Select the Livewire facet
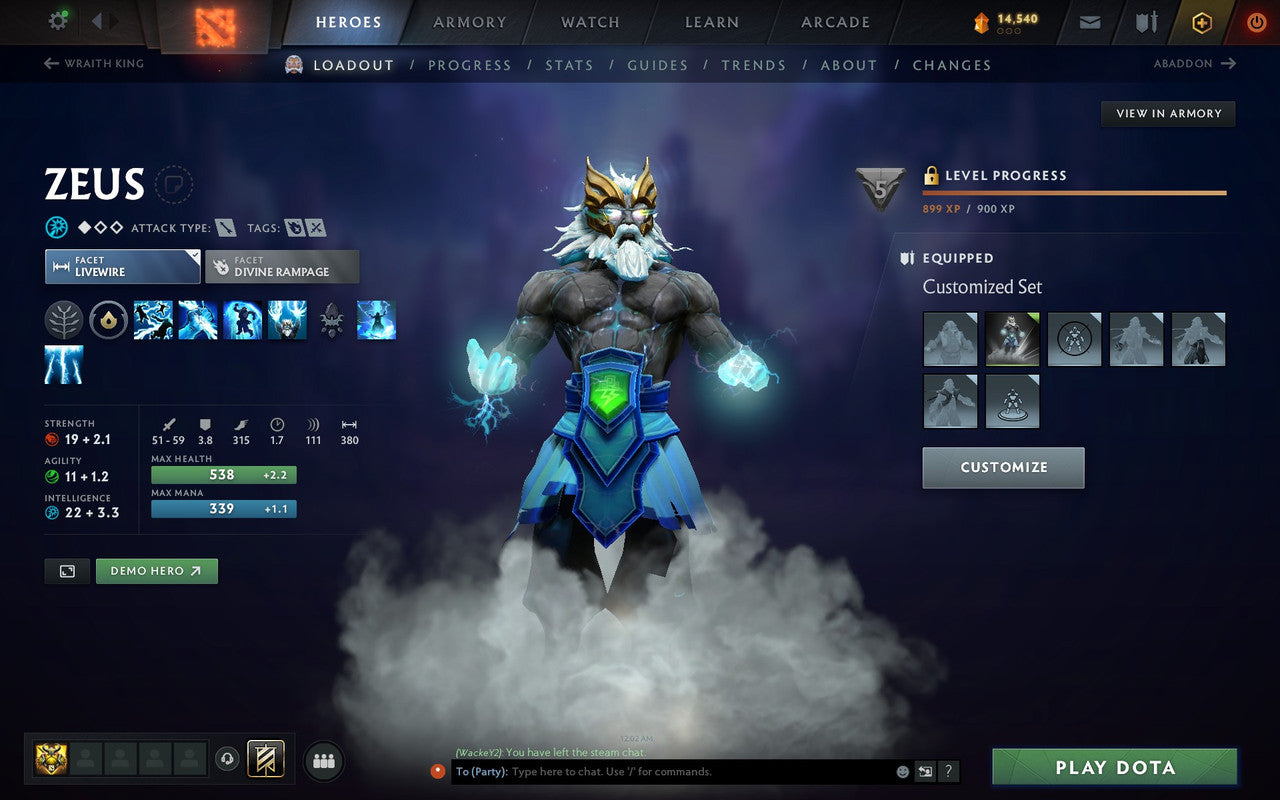The width and height of the screenshot is (1280, 800). [122, 266]
